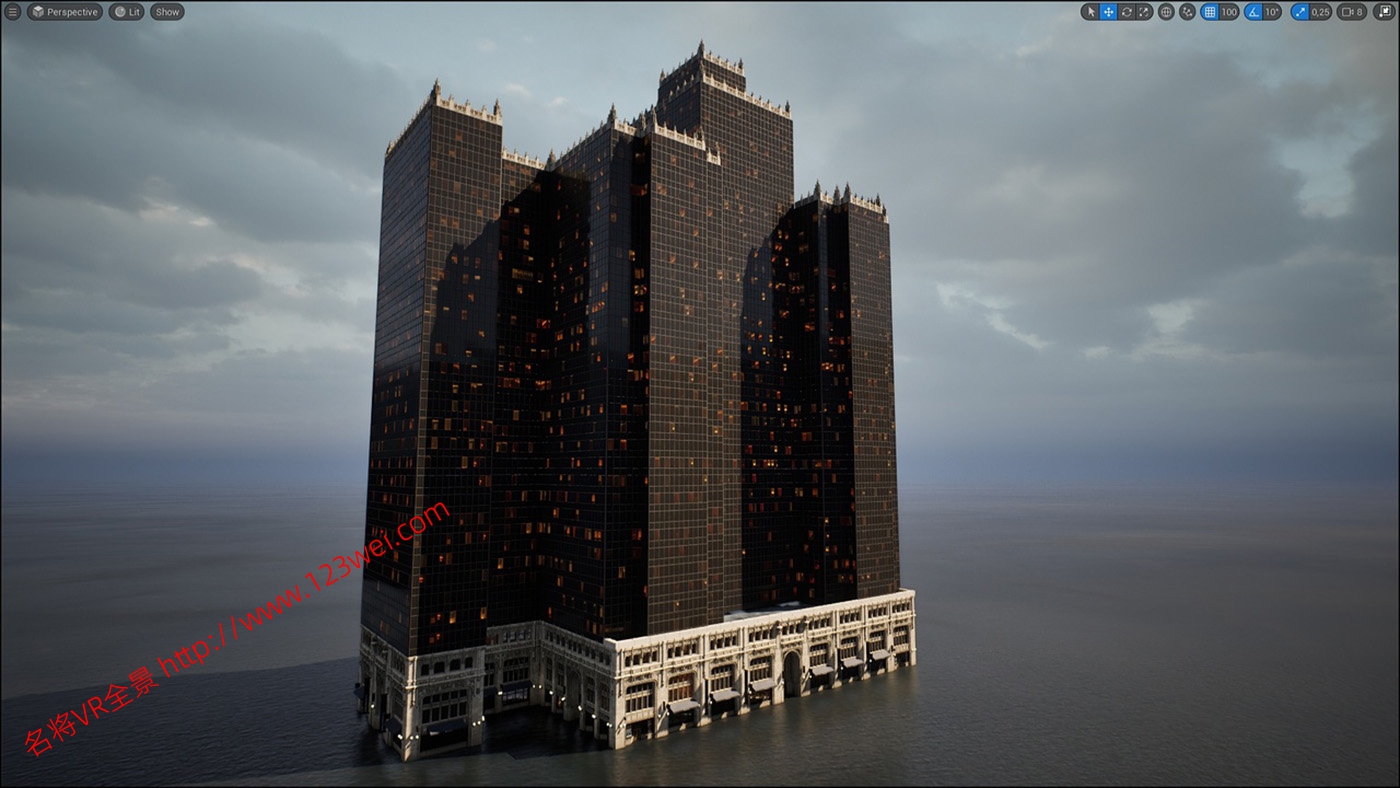Toggle grid snapping on or off

tap(1208, 11)
